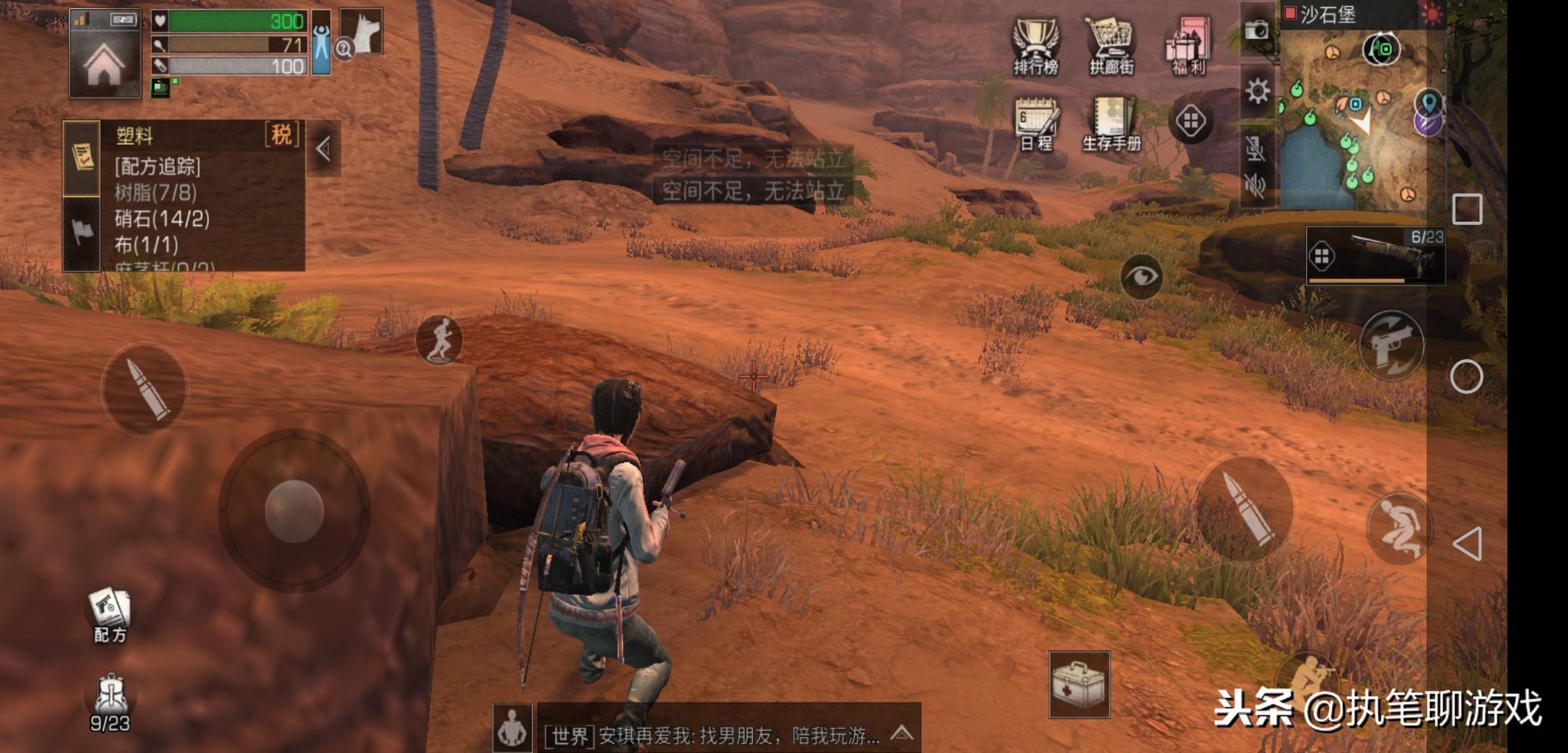Expand the 世界 chat bar
Image resolution: width=1568 pixels, height=753 pixels.
(902, 733)
